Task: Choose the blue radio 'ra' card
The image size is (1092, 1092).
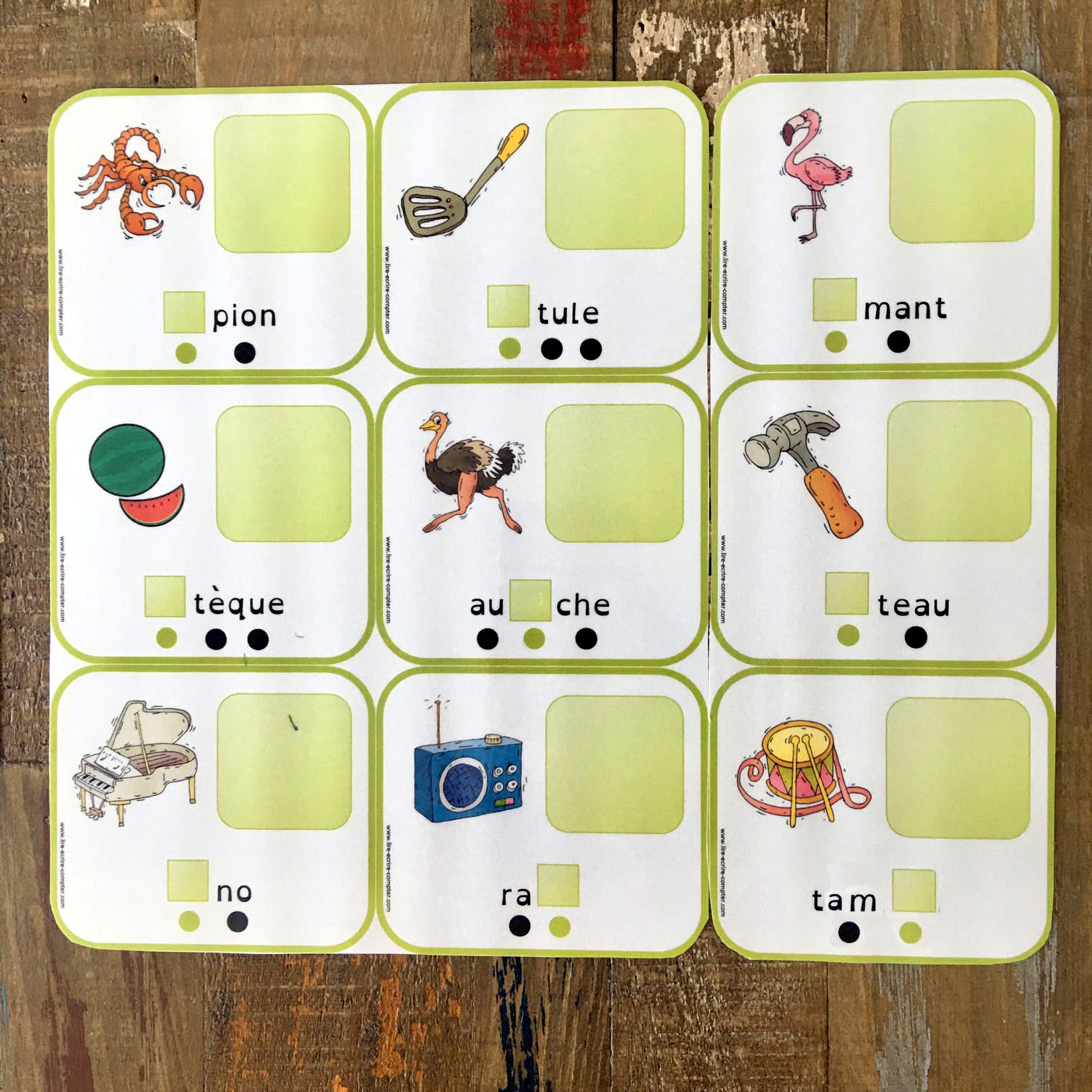Action: coord(542,810)
